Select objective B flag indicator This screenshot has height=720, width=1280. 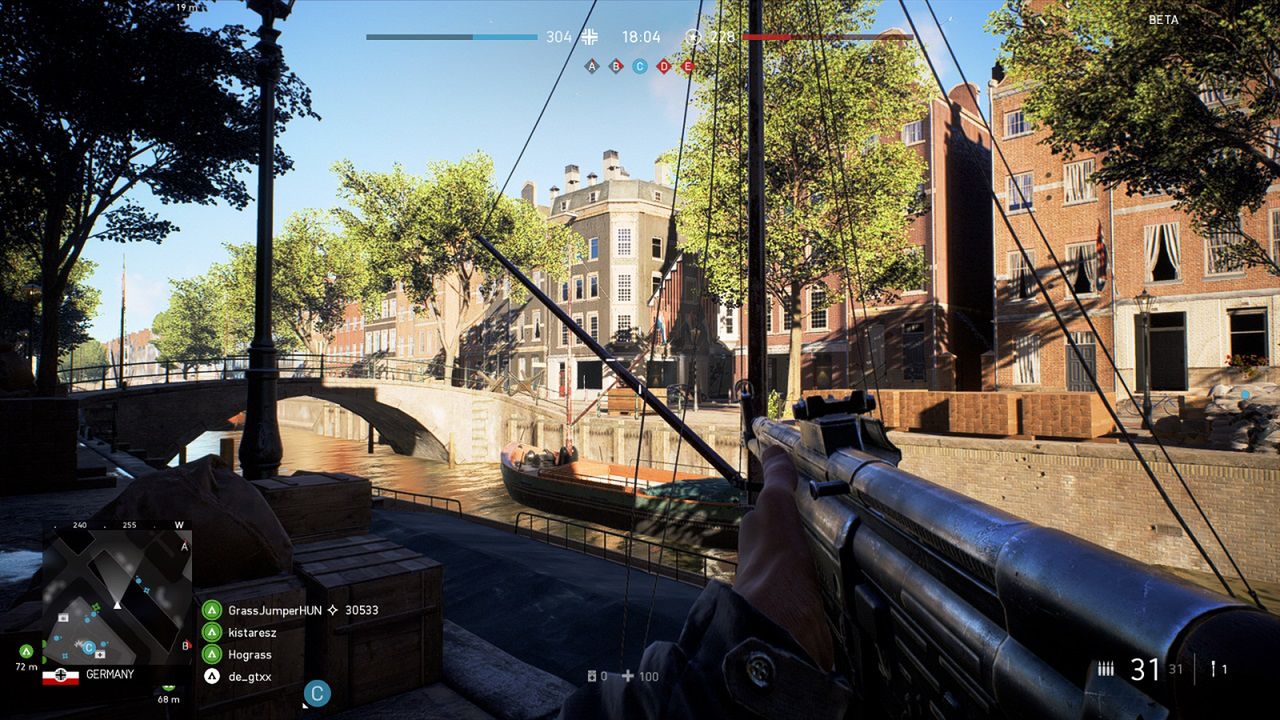616,66
